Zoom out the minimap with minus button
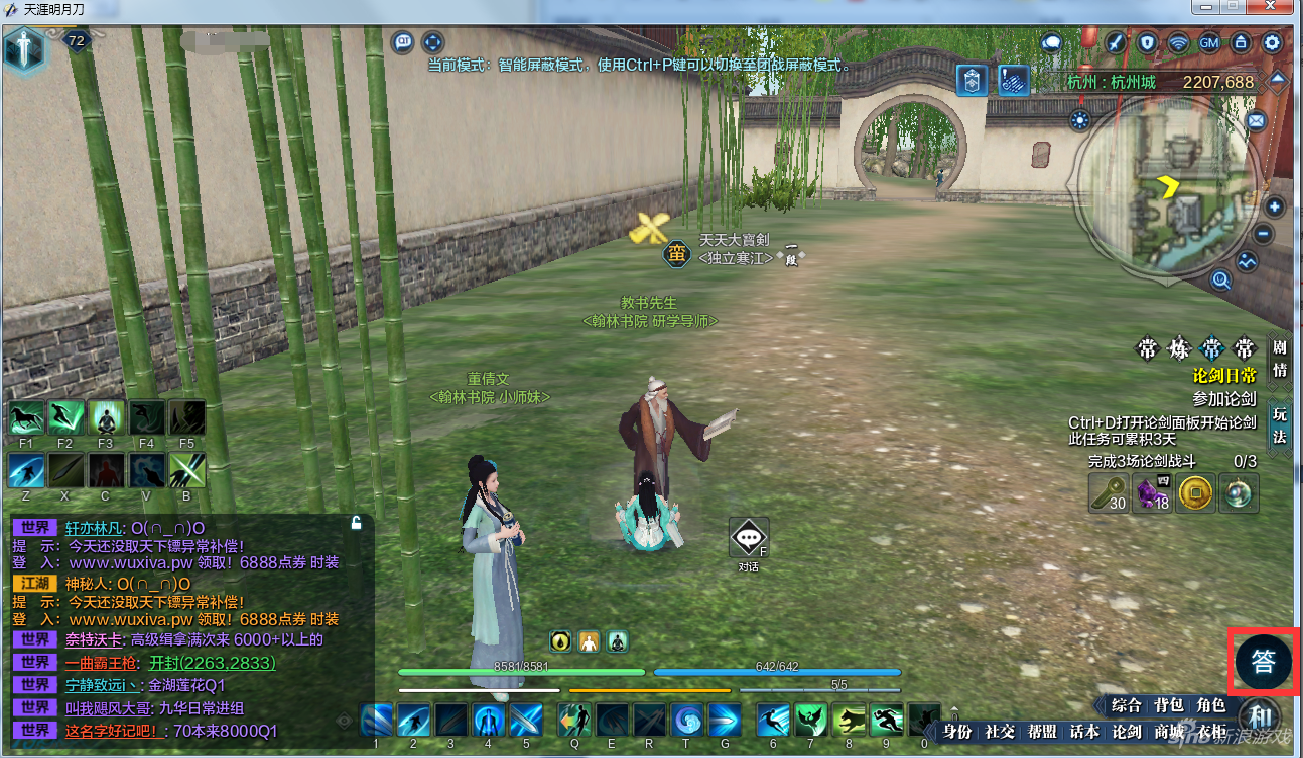The width and height of the screenshot is (1303, 758). coord(1263,235)
